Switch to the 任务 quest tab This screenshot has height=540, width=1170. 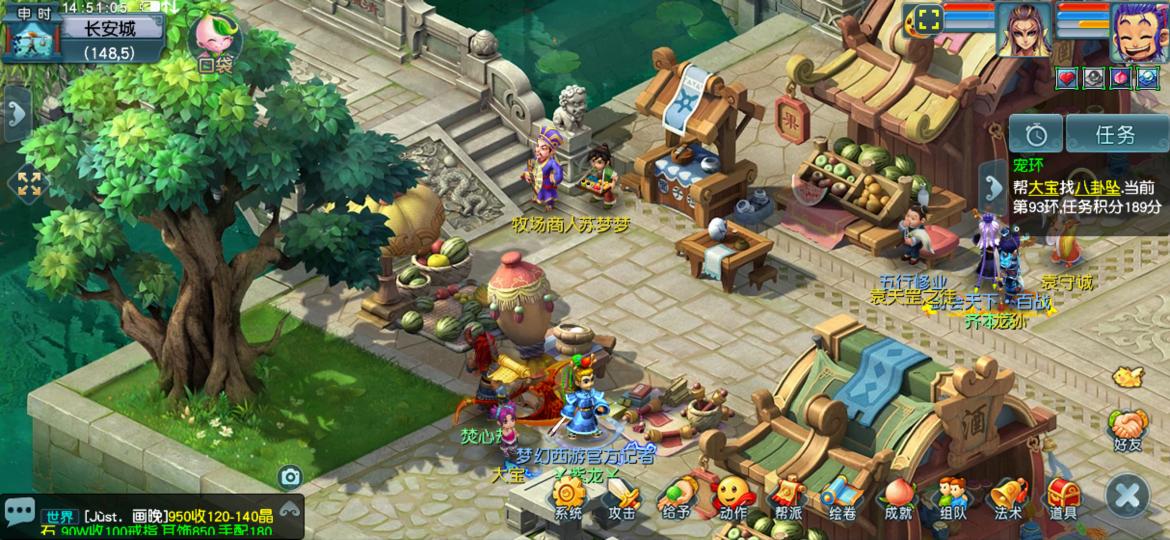click(x=1115, y=134)
